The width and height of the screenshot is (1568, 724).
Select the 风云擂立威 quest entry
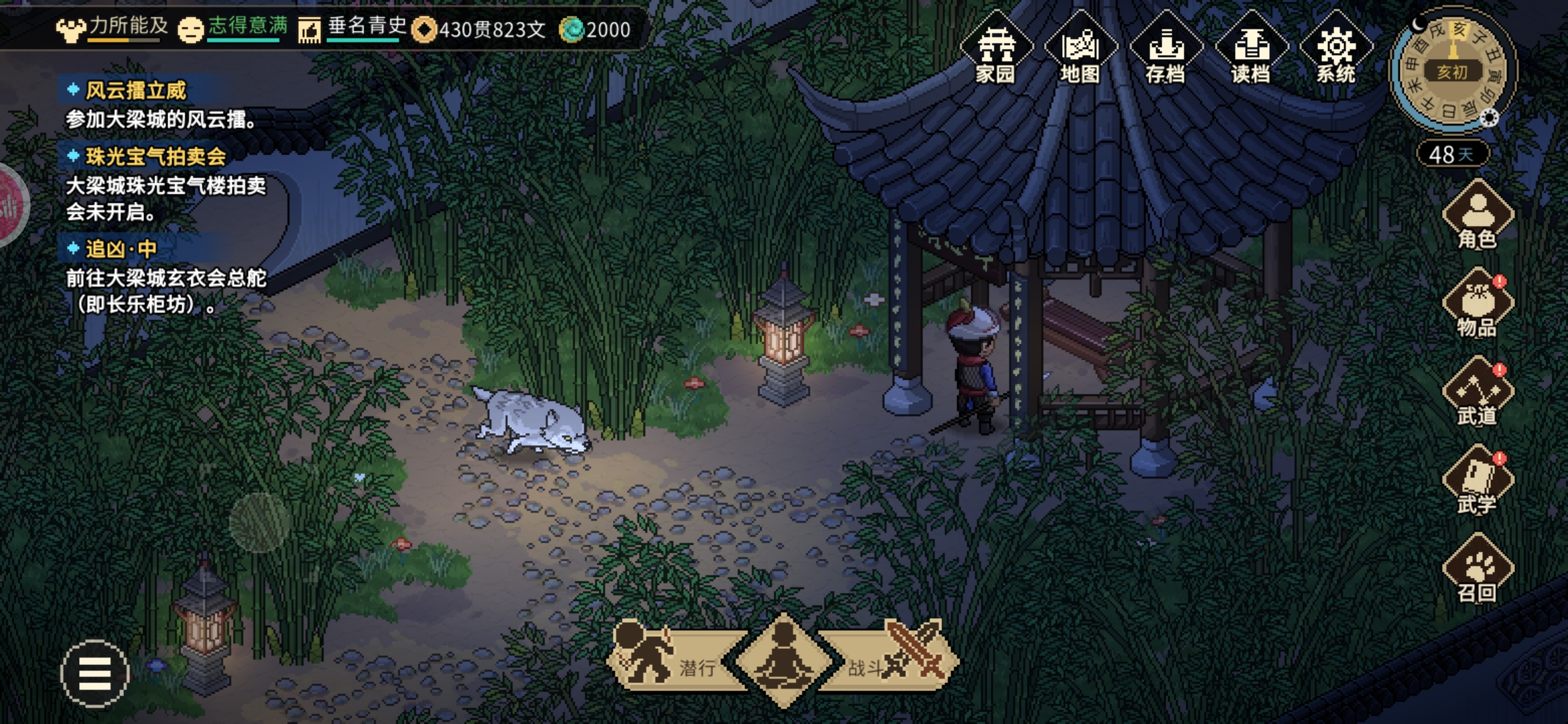point(136,90)
